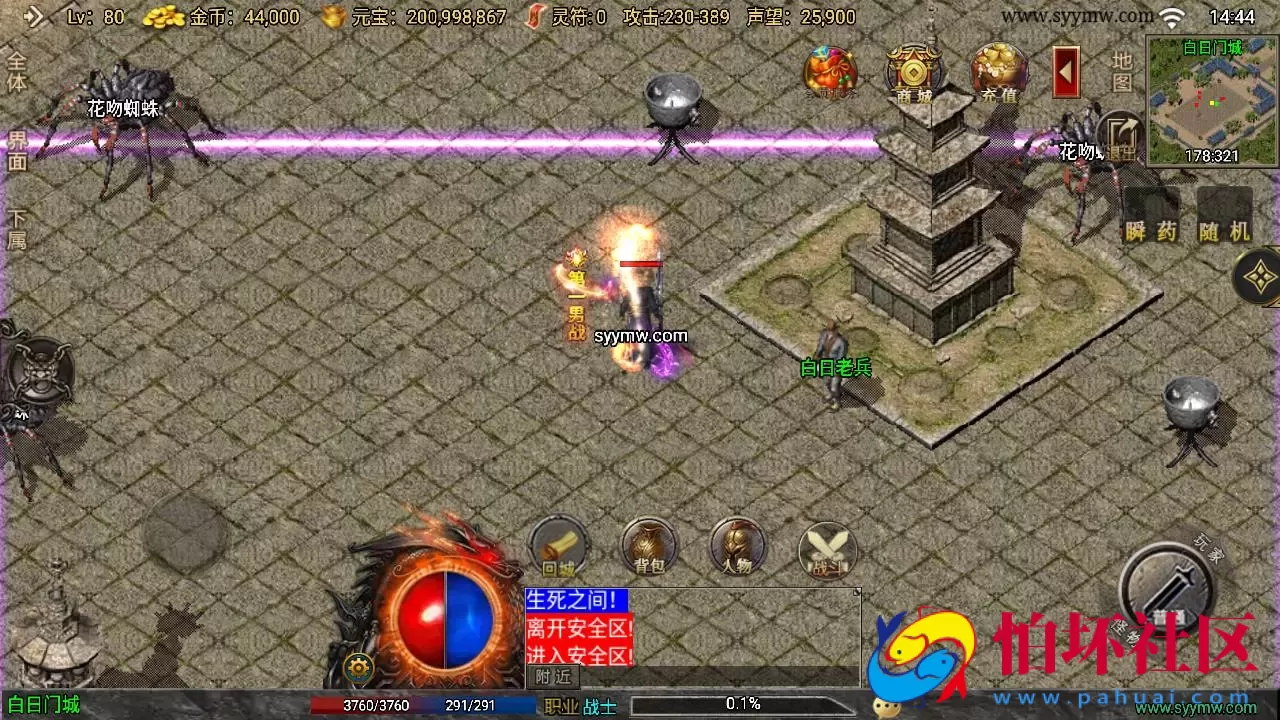Open the 人物 character panel icon
1280x720 pixels.
point(737,548)
